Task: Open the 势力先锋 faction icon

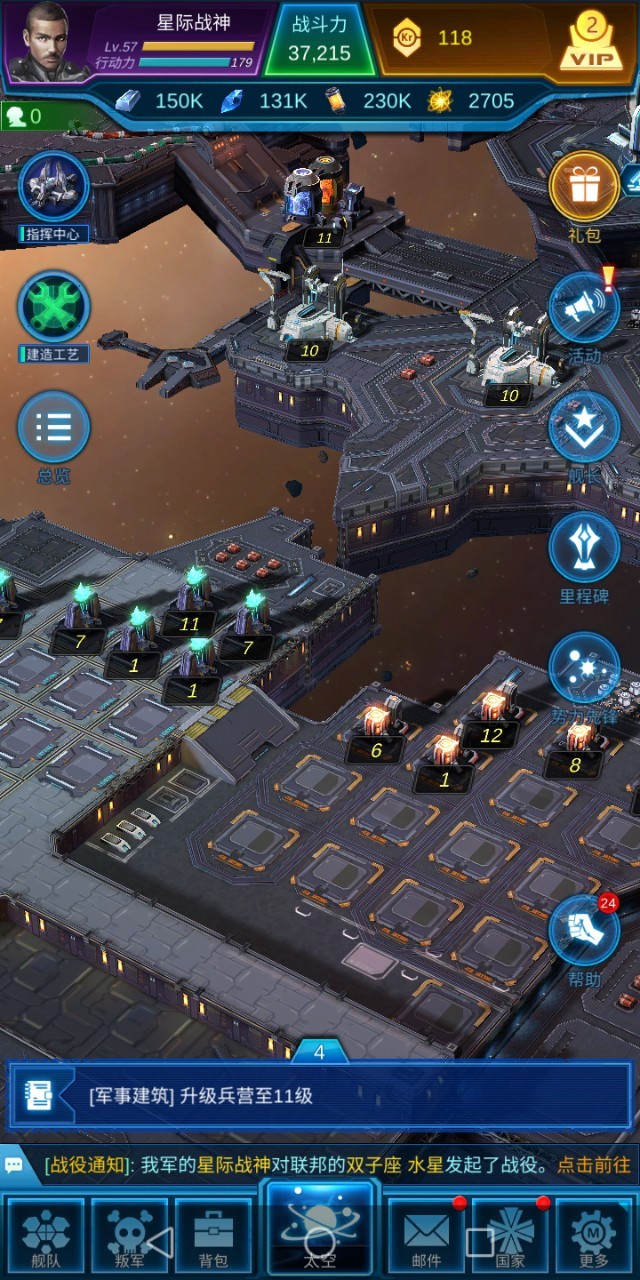Action: point(584,667)
